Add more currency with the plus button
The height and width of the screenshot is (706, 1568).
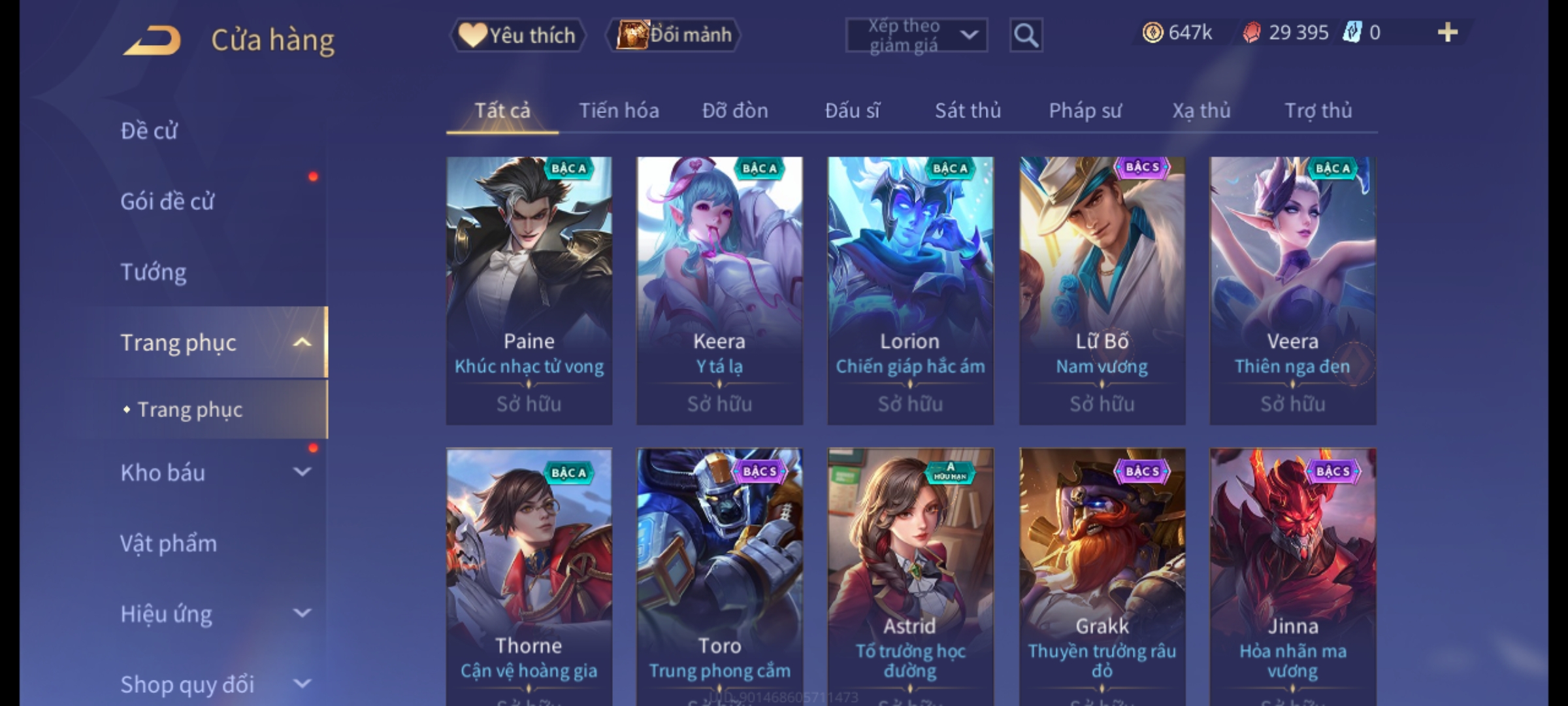[x=1447, y=33]
